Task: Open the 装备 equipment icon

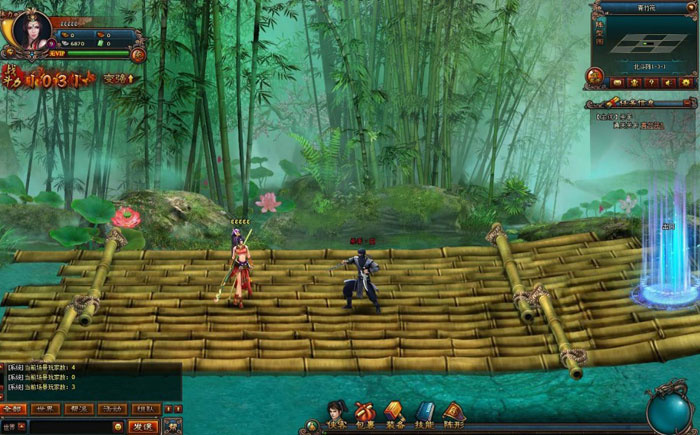Action: [394, 413]
